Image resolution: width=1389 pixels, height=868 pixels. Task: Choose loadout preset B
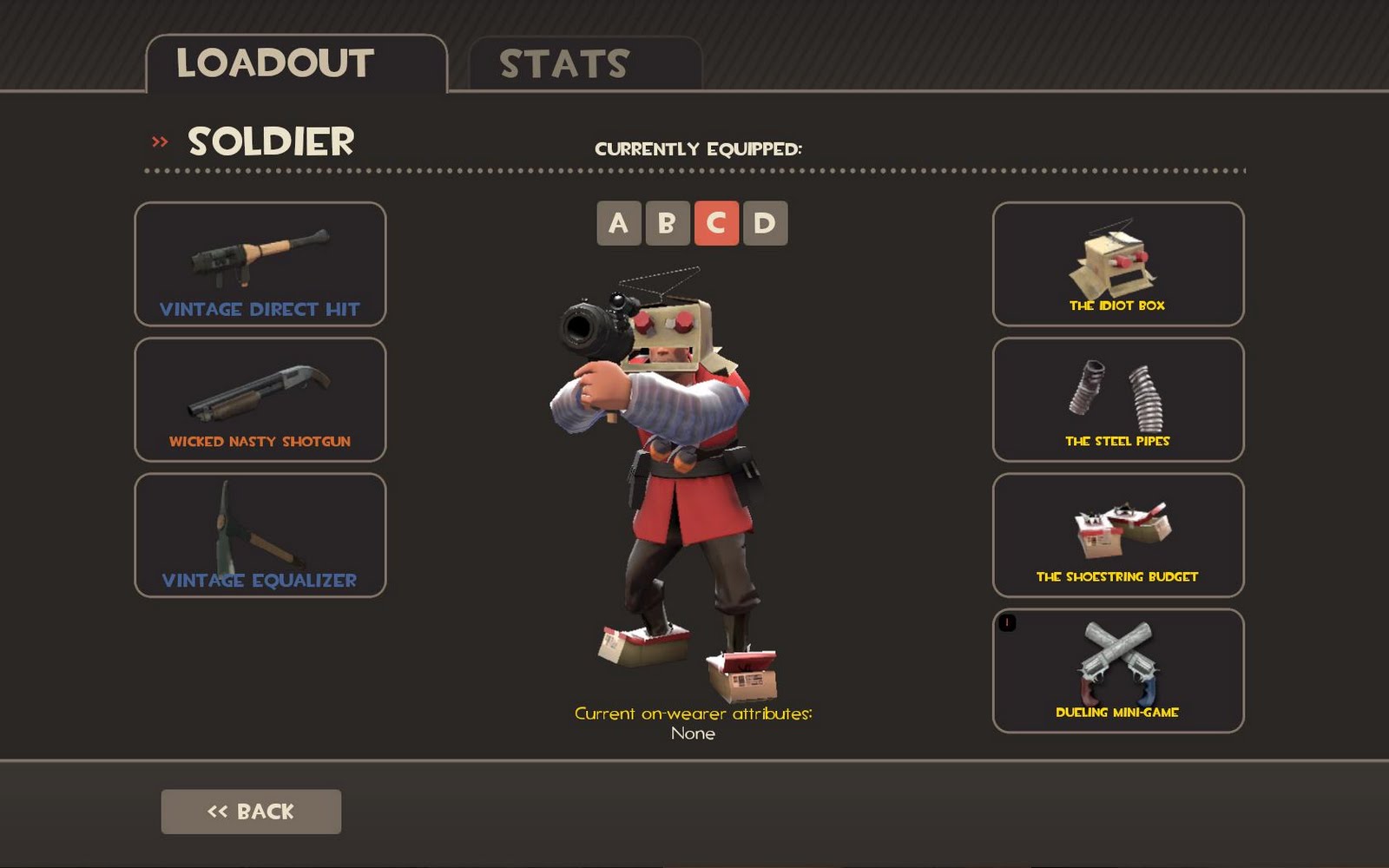[668, 223]
